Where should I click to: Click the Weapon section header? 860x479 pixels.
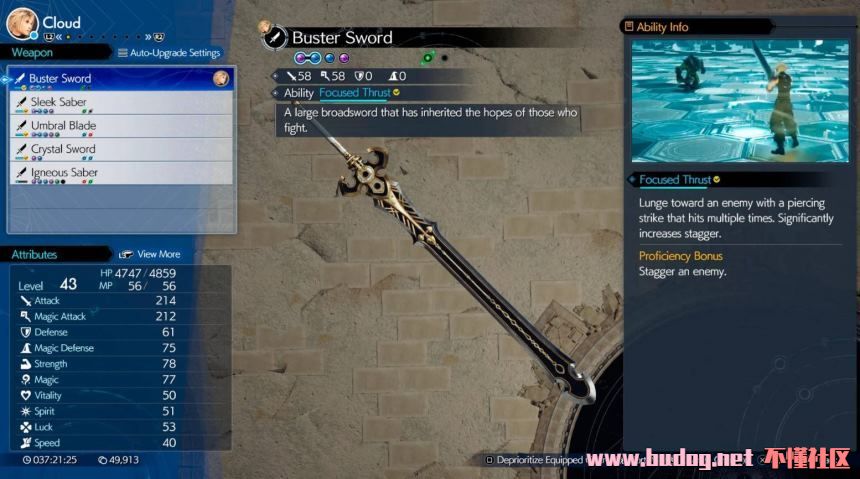click(32, 53)
